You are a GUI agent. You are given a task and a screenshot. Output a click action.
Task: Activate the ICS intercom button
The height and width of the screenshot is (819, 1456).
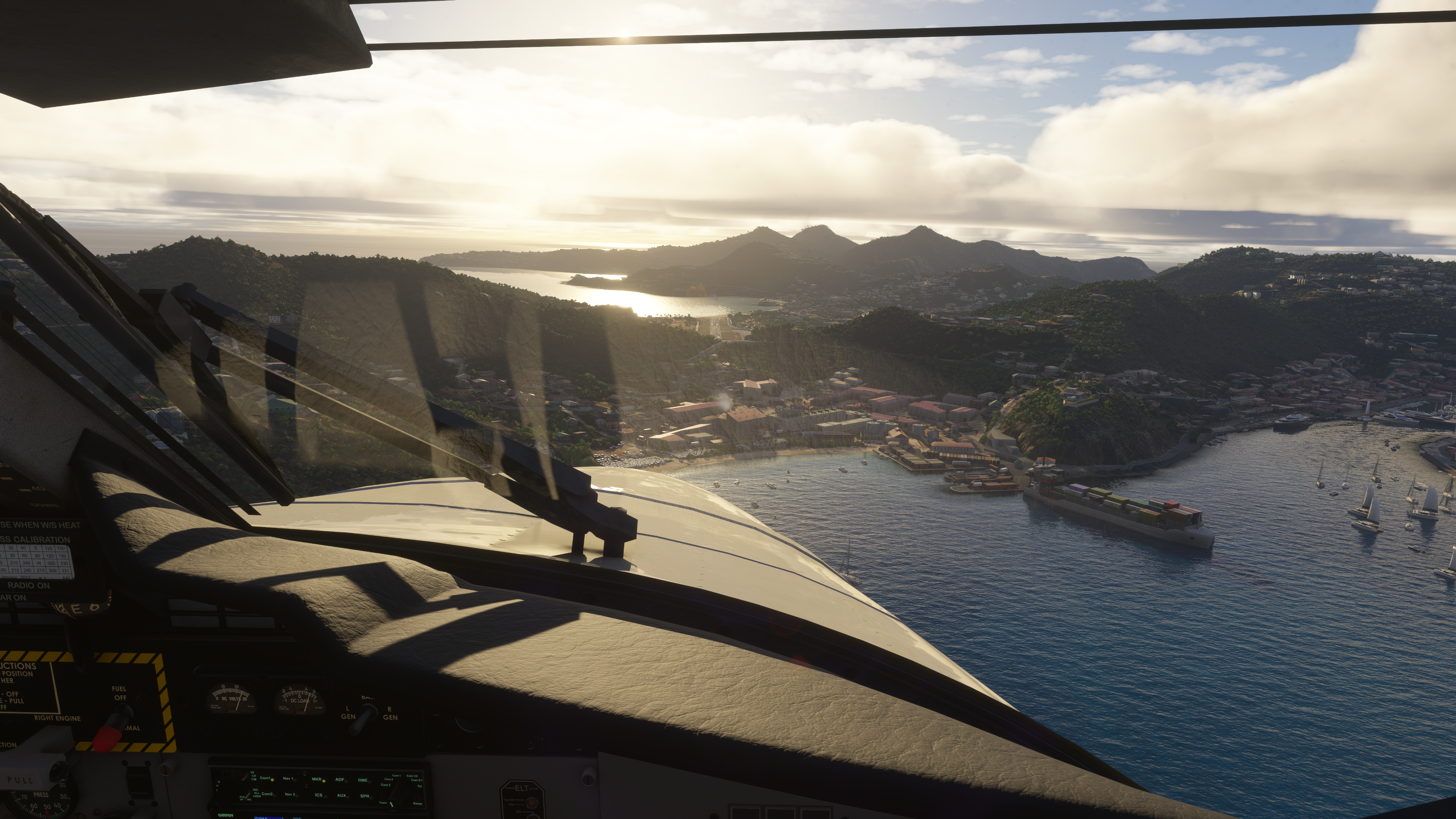tap(319, 795)
